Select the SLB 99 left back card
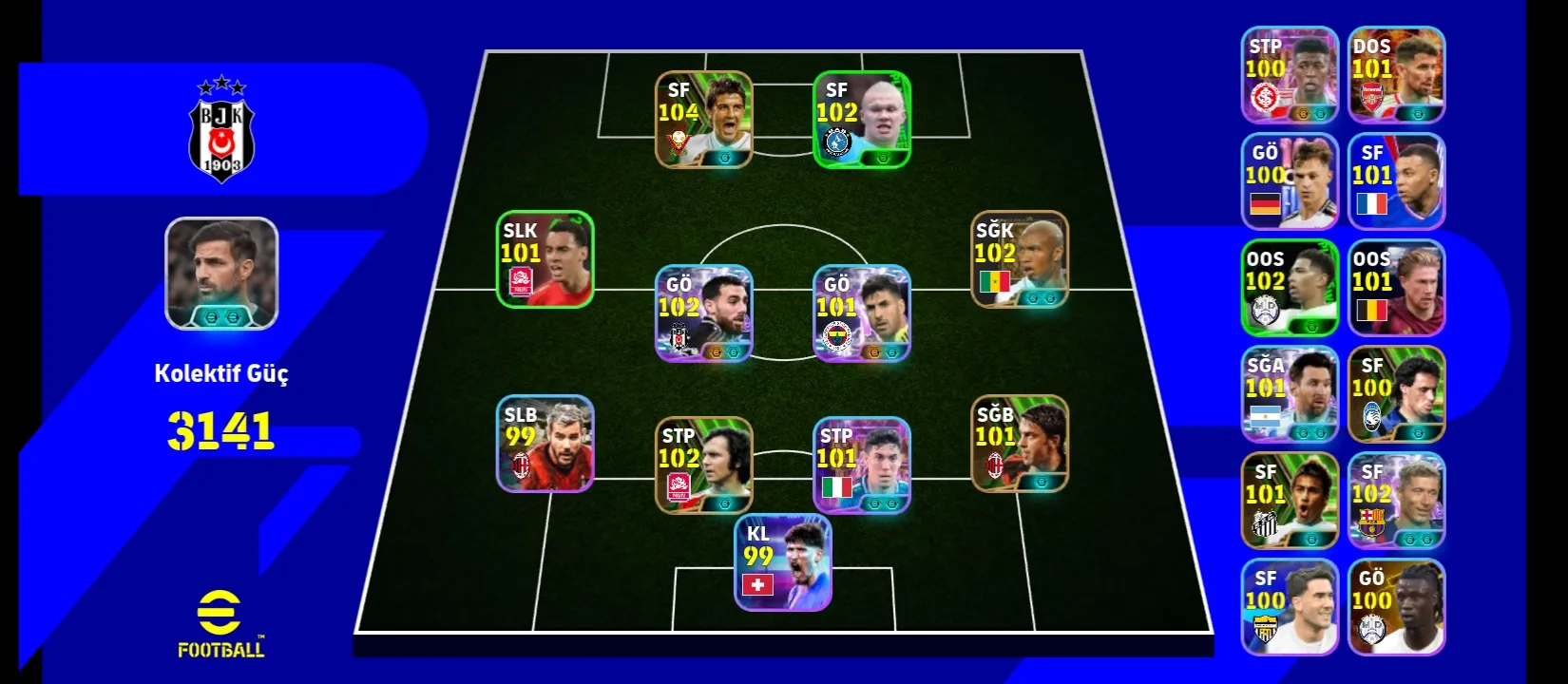This screenshot has height=684, width=1568. point(545,444)
